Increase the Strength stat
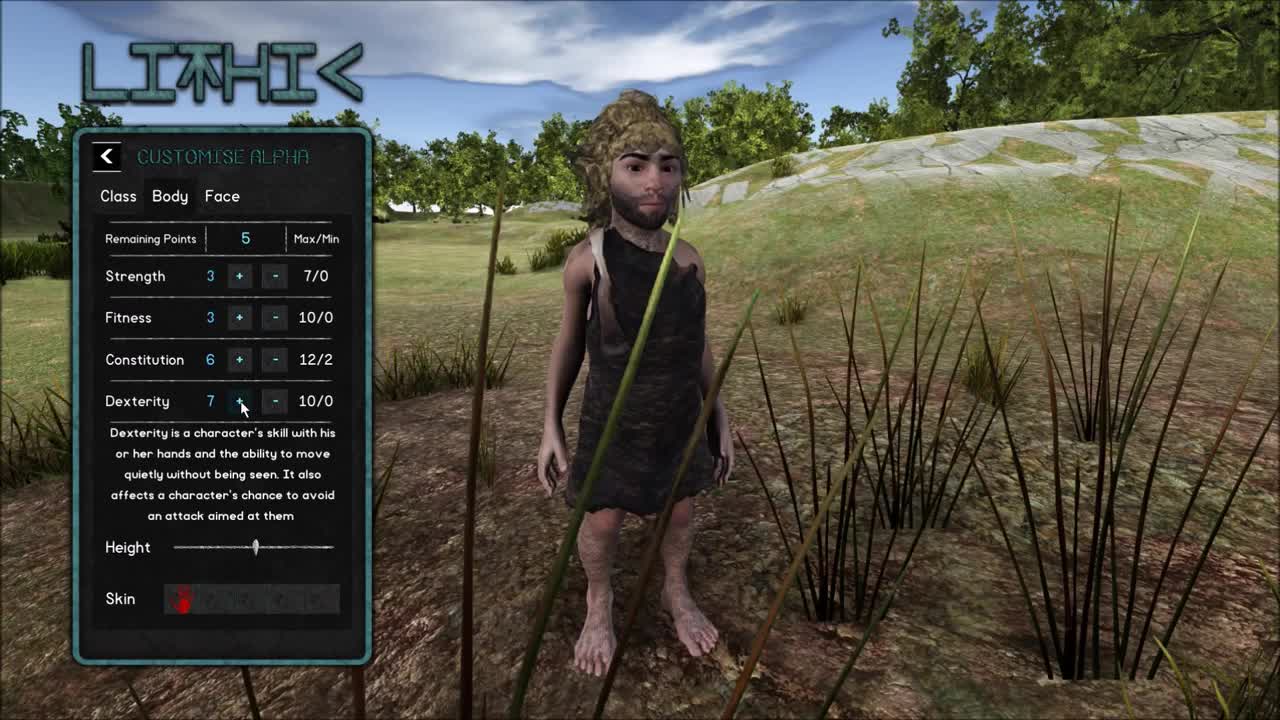 [x=240, y=276]
